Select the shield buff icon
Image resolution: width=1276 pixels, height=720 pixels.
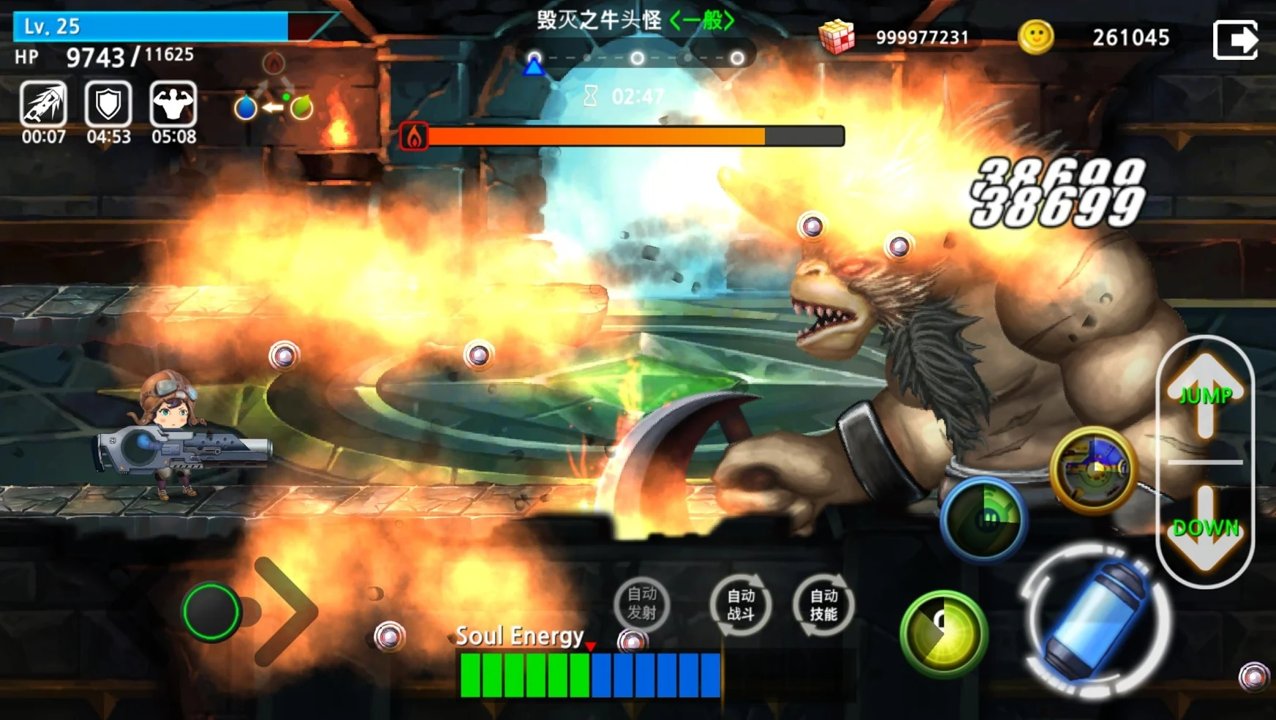[108, 104]
